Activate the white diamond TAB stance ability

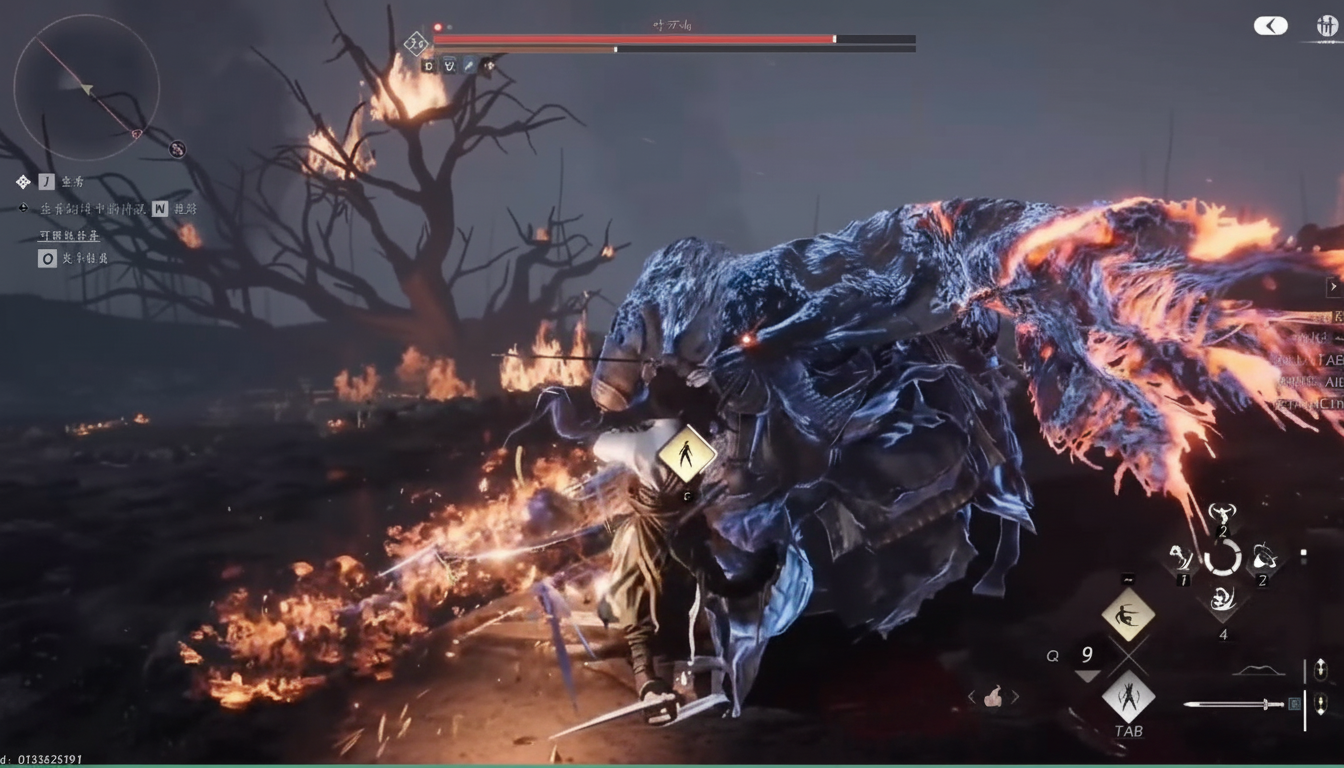tap(1128, 696)
